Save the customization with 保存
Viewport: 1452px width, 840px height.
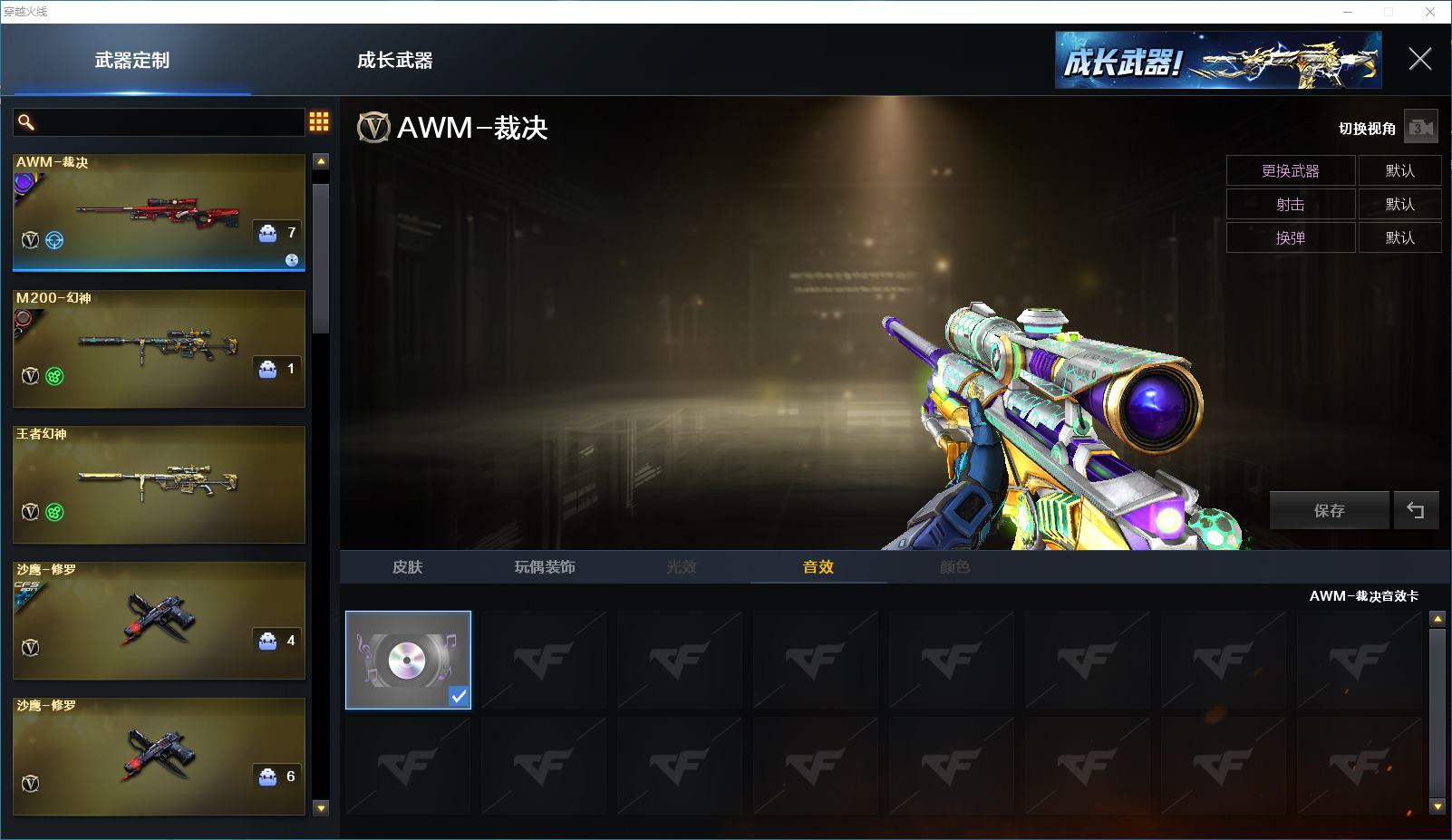coord(1329,510)
